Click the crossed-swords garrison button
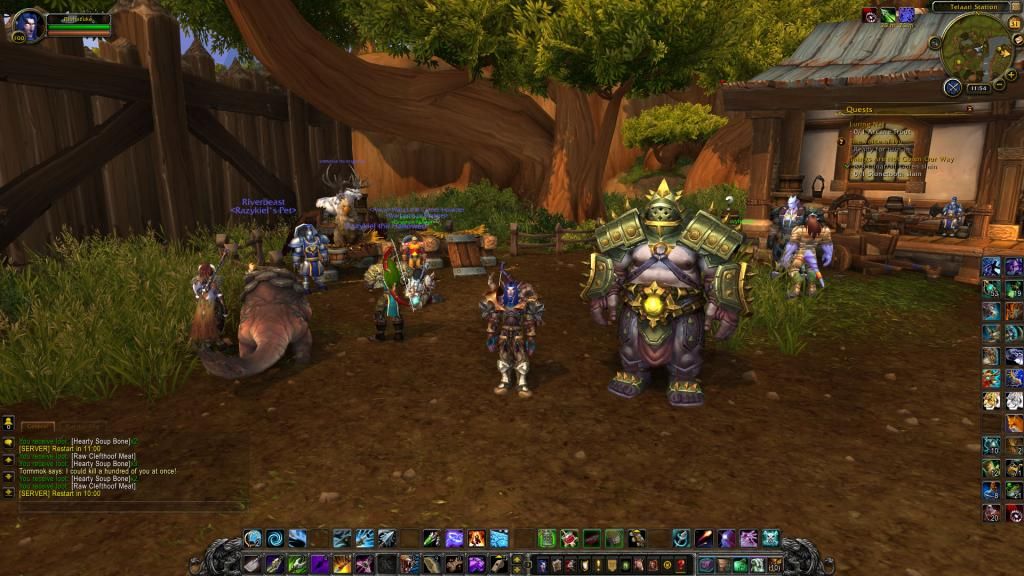 coord(952,87)
